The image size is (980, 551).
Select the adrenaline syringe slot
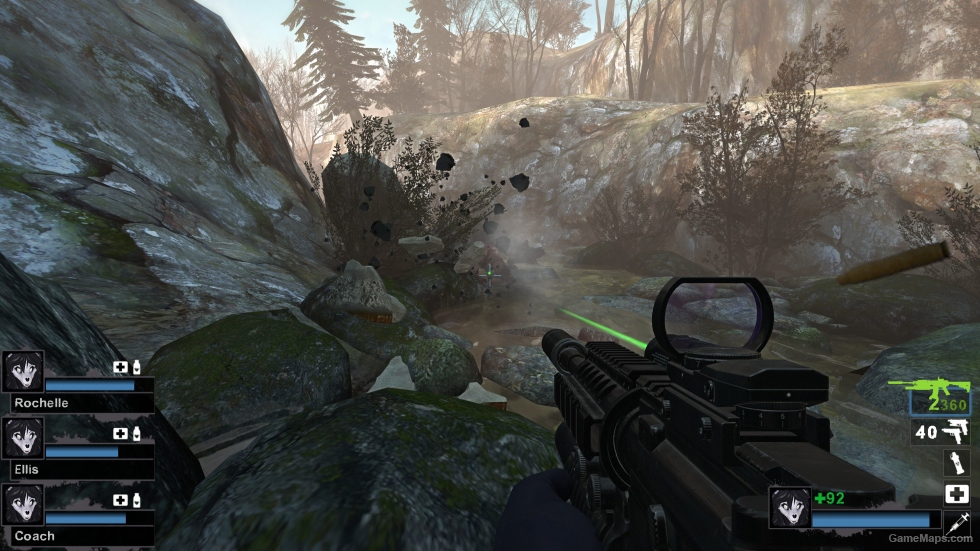tap(957, 521)
